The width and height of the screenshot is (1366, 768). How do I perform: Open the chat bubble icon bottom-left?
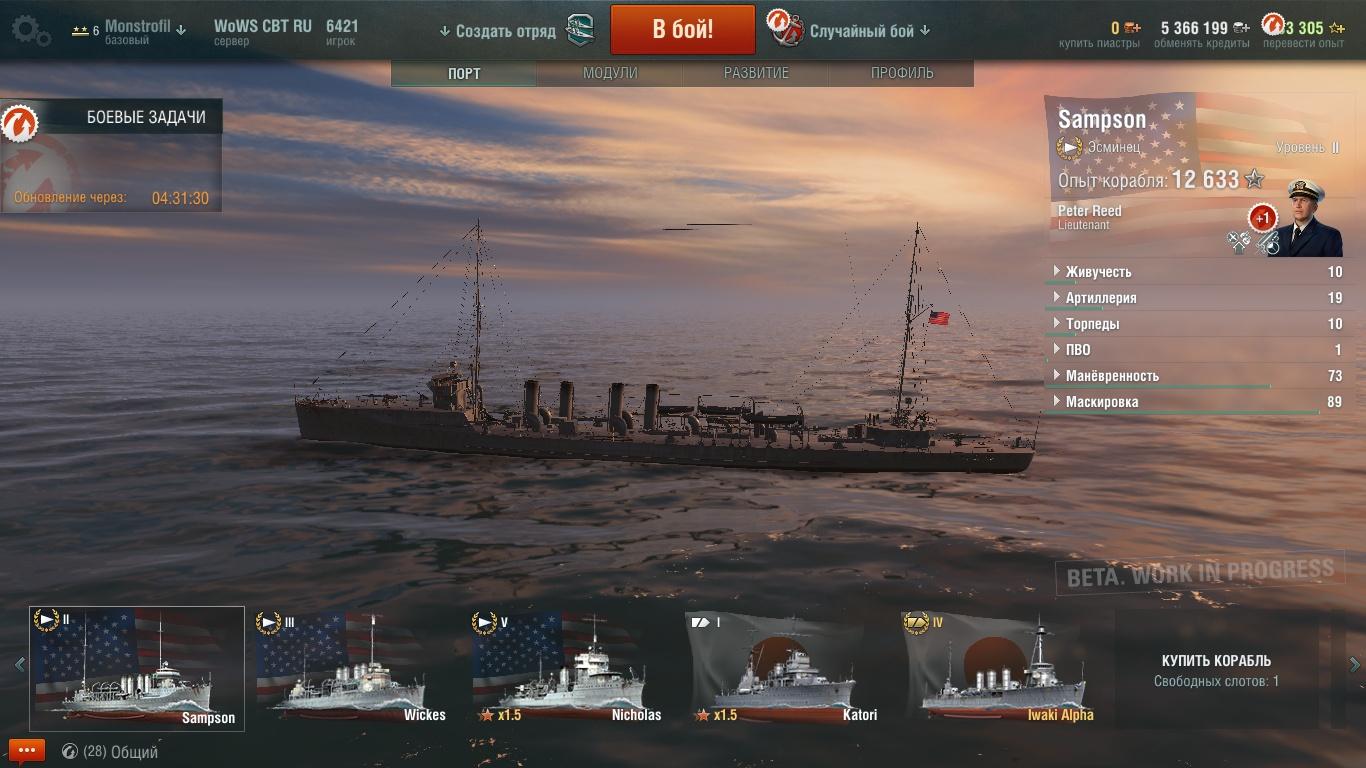coord(27,749)
